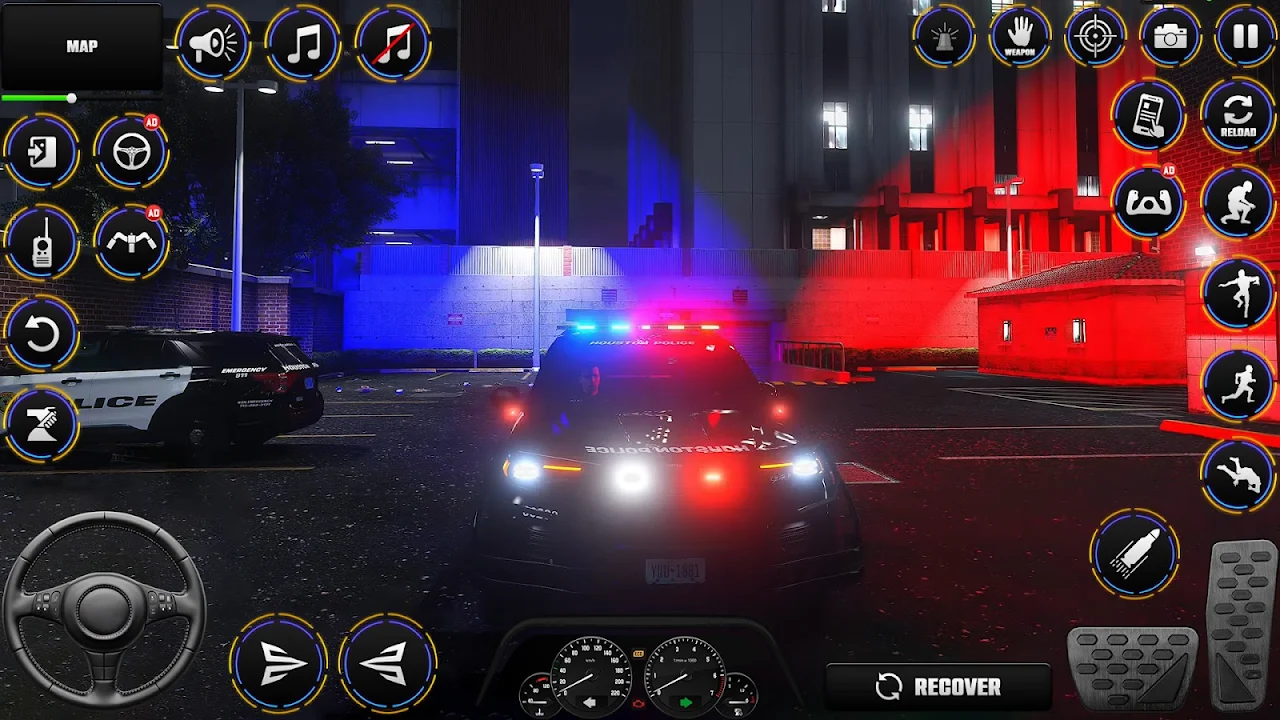Fire the rocket boost button

[1134, 553]
